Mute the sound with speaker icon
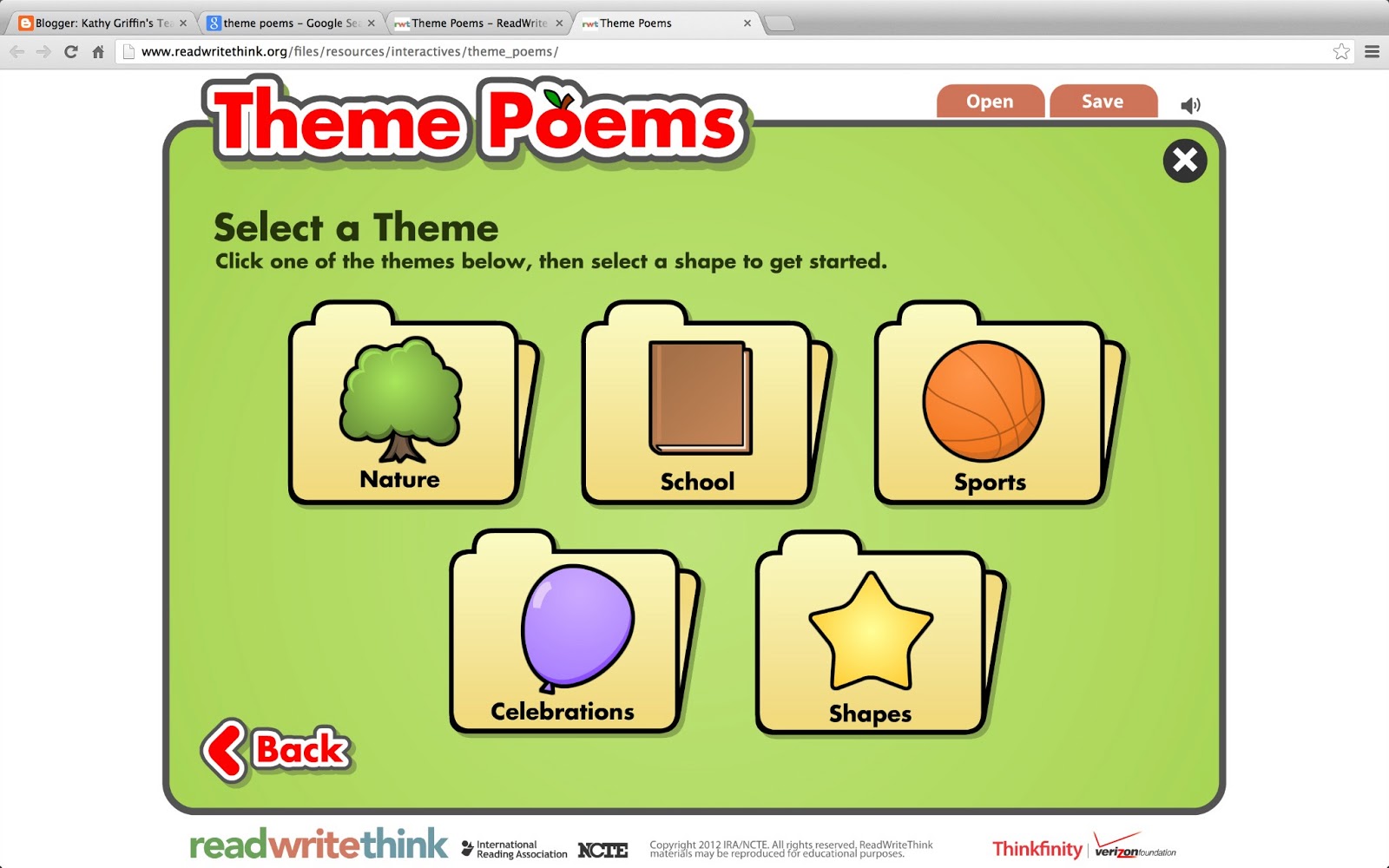This screenshot has height=868, width=1389. point(1191,103)
